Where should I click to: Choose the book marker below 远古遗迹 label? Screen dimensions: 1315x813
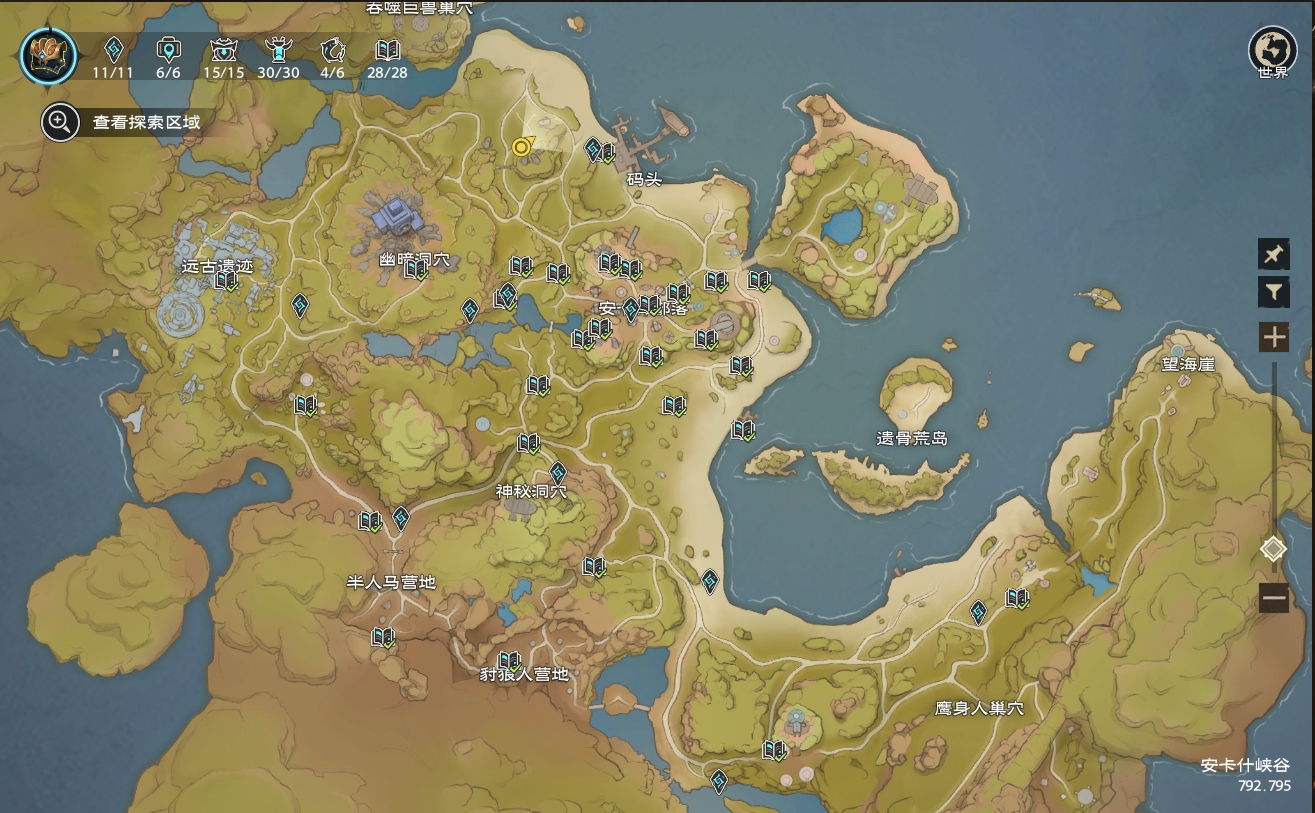coord(226,280)
